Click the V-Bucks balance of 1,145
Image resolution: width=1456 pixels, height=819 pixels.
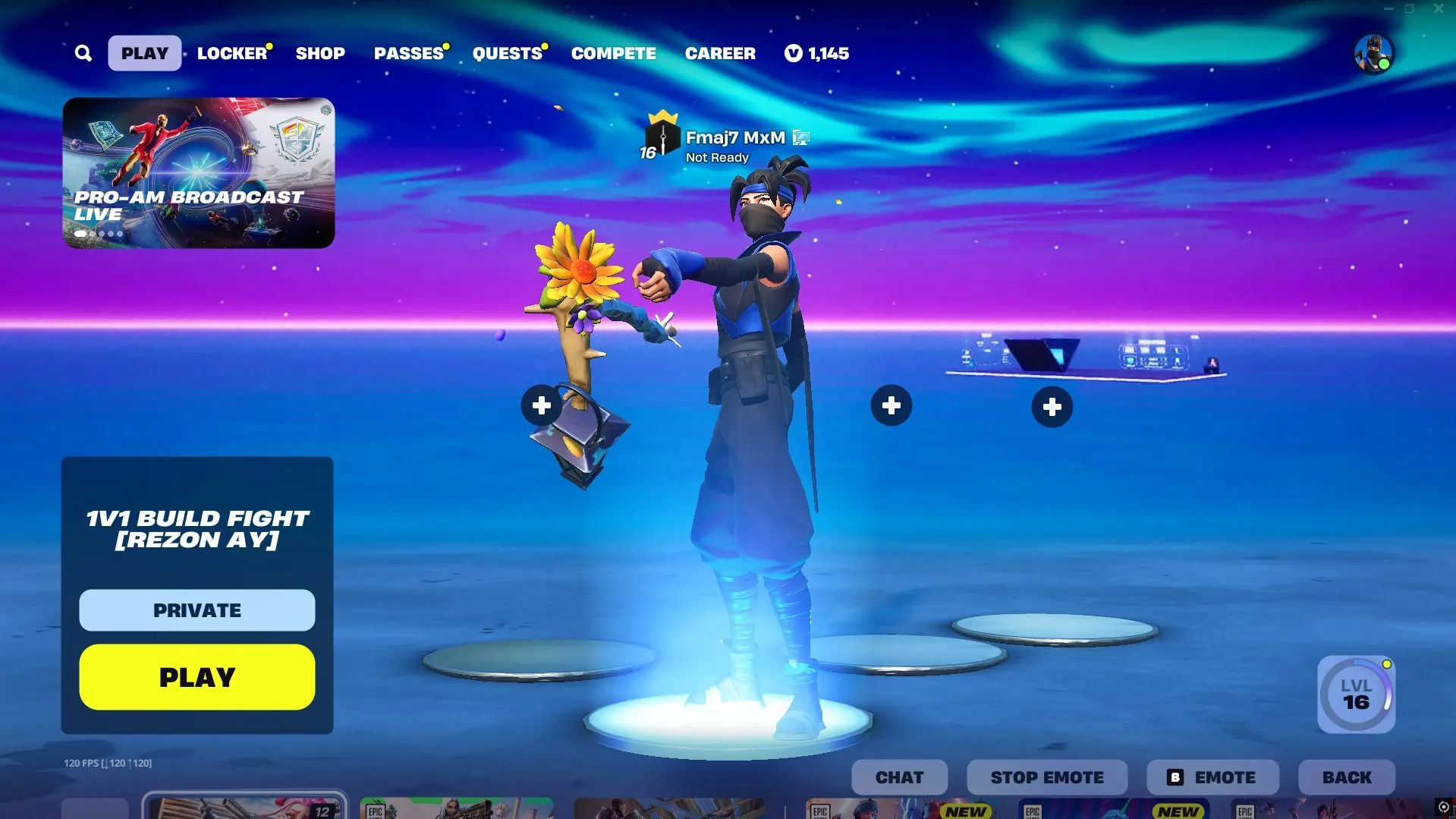817,53
